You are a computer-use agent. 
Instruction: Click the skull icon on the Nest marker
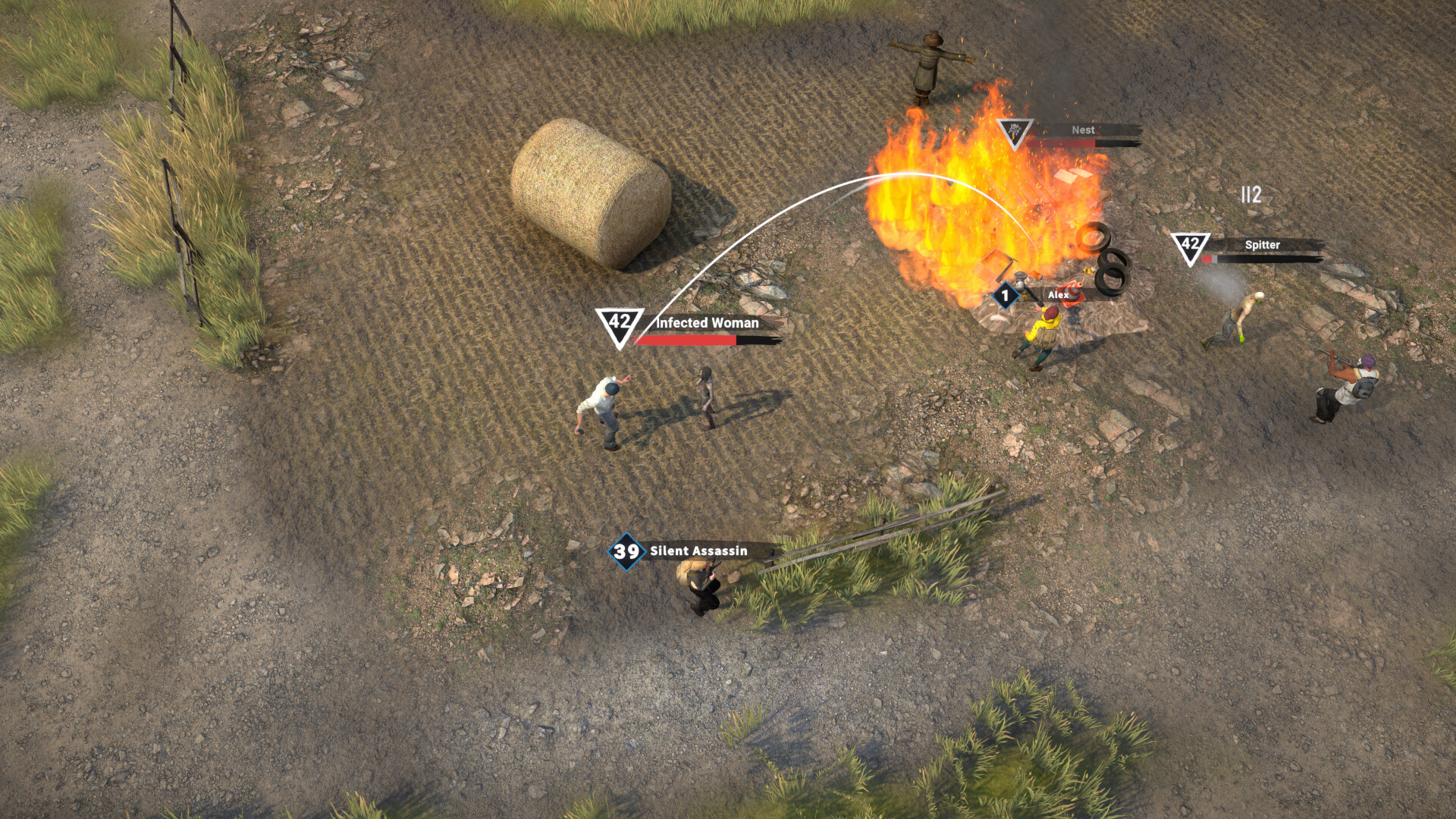coord(1012,130)
